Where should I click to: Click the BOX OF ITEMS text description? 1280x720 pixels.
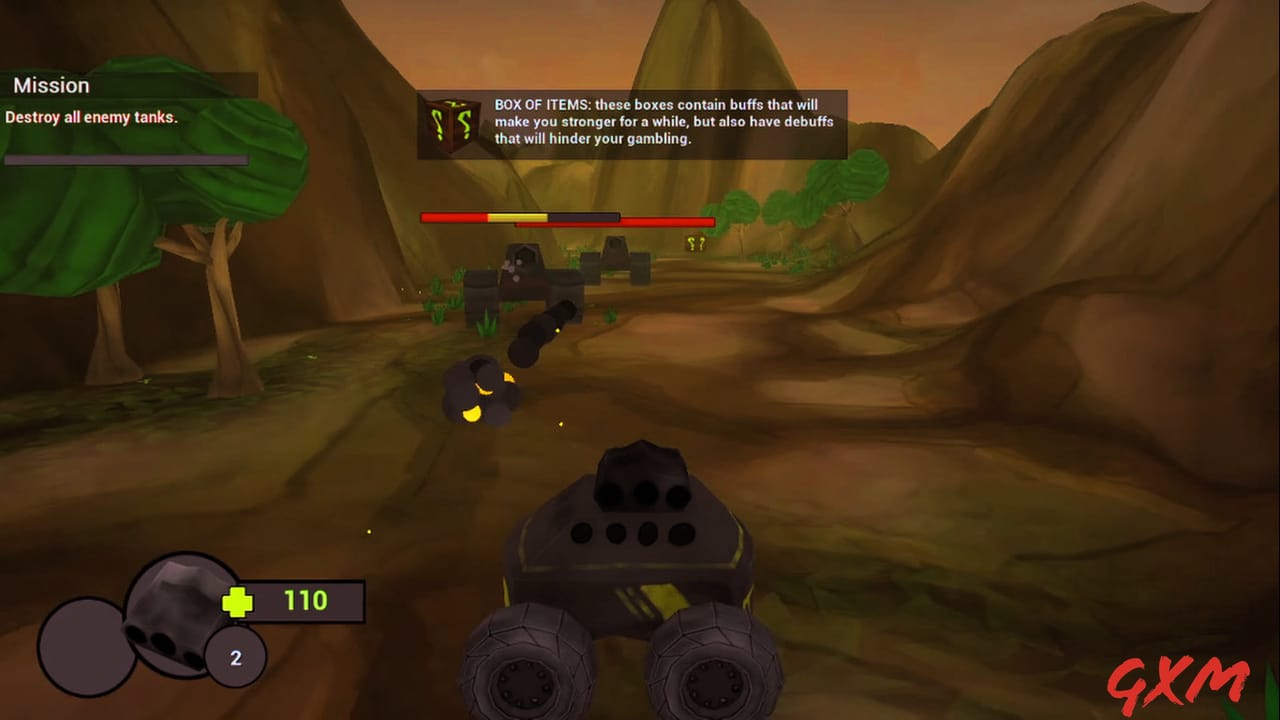pos(665,122)
